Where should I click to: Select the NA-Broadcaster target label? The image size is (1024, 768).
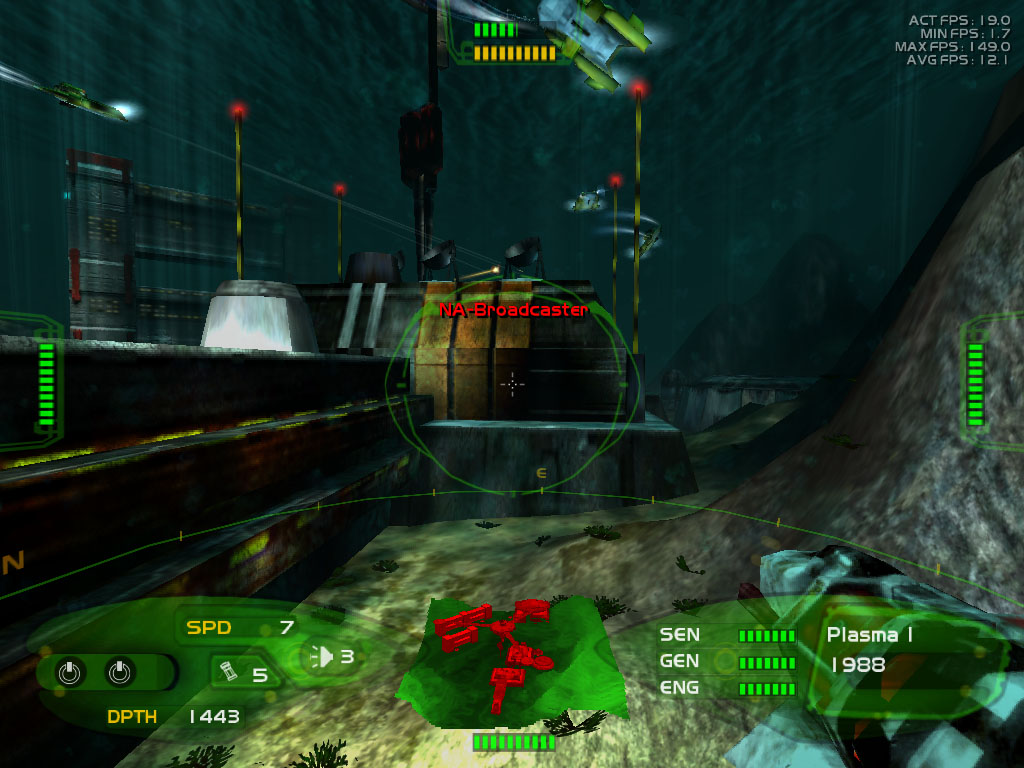point(513,310)
